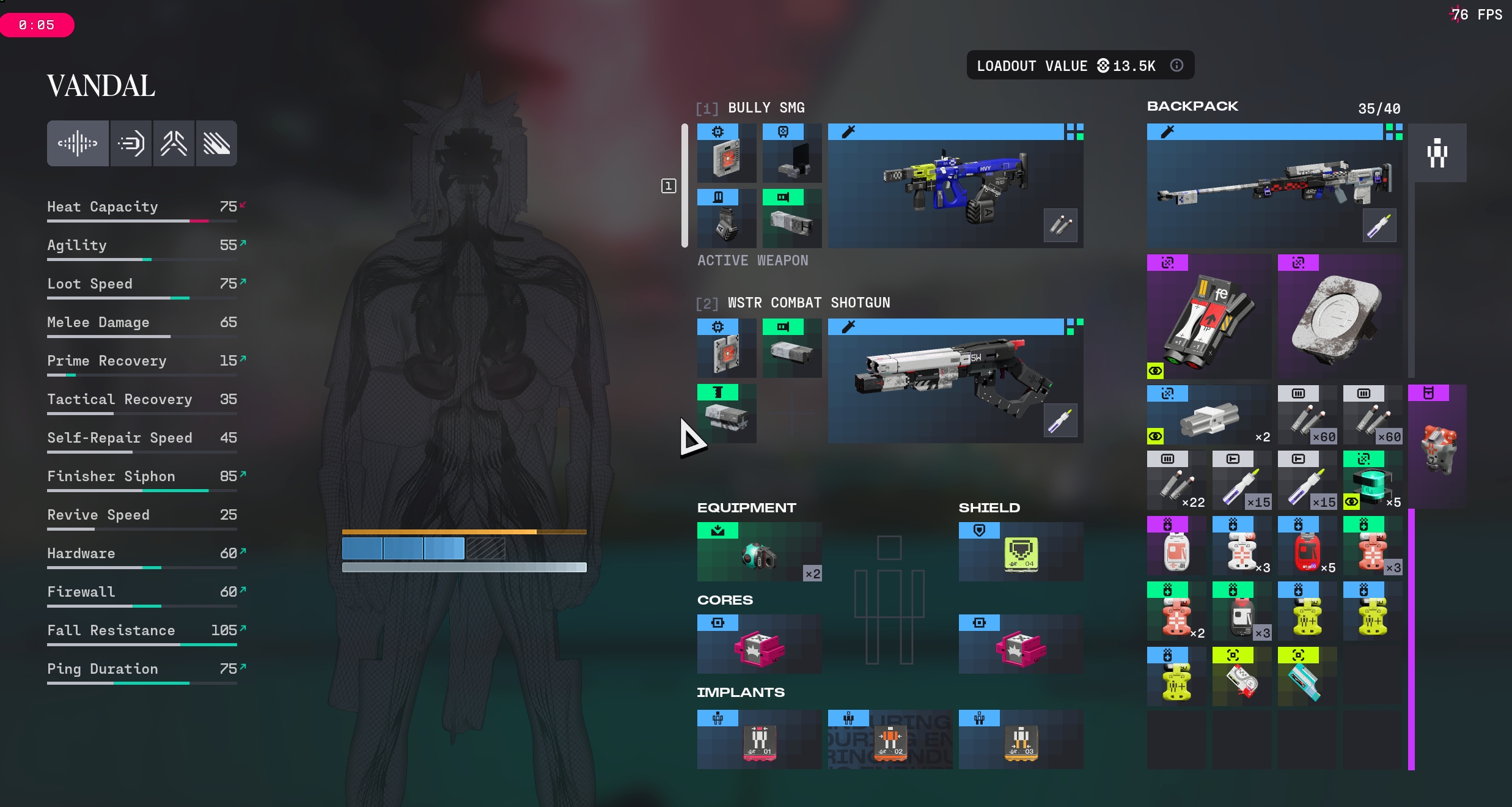The image size is (1512, 807).
Task: Choose the triple-arrow up ability icon
Action: (x=174, y=144)
